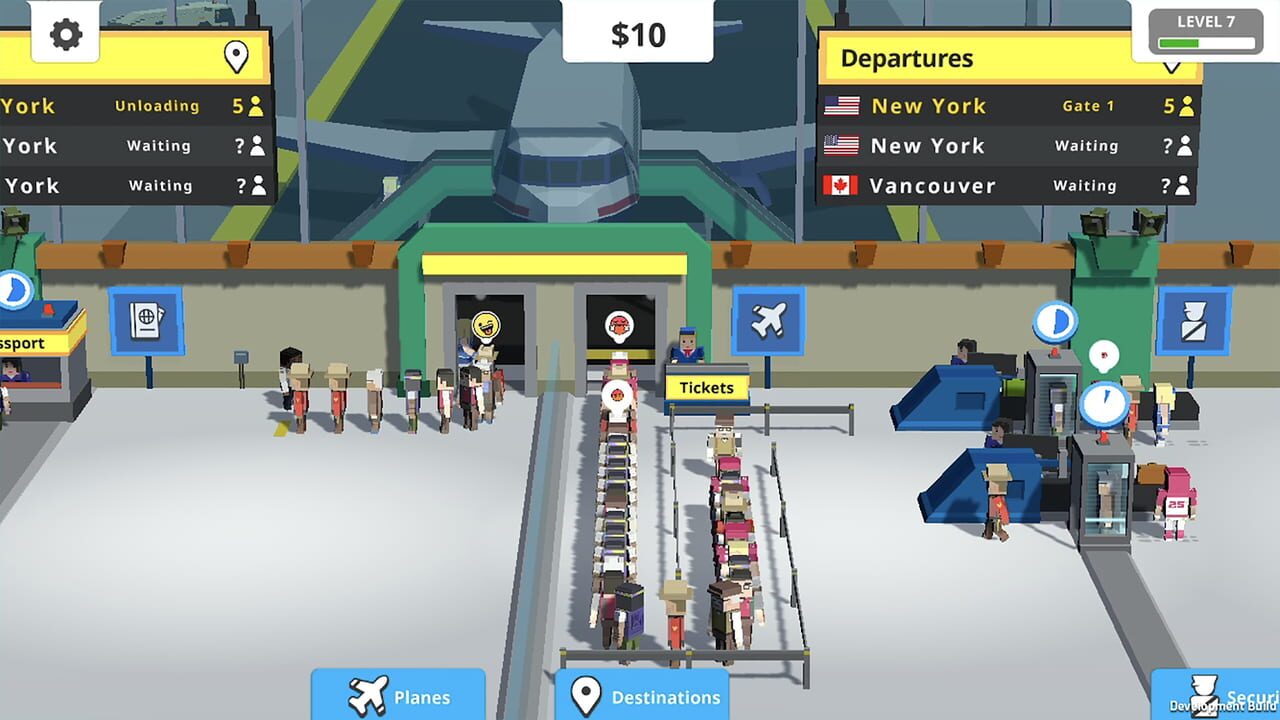The image size is (1280, 720).
Task: Click the location pin on the arrivals board
Action: click(x=236, y=57)
